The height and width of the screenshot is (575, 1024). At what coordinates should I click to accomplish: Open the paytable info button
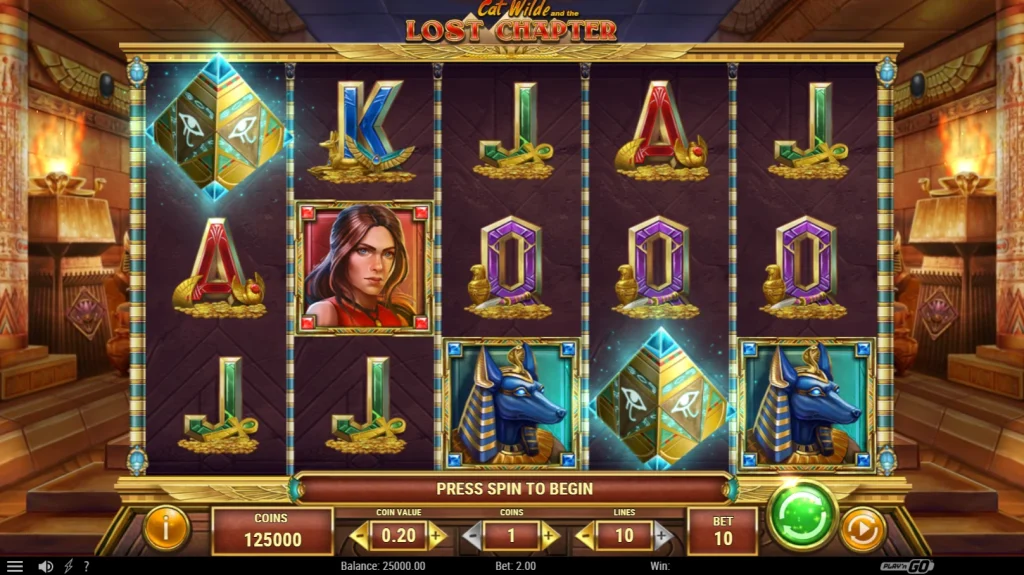pos(166,528)
